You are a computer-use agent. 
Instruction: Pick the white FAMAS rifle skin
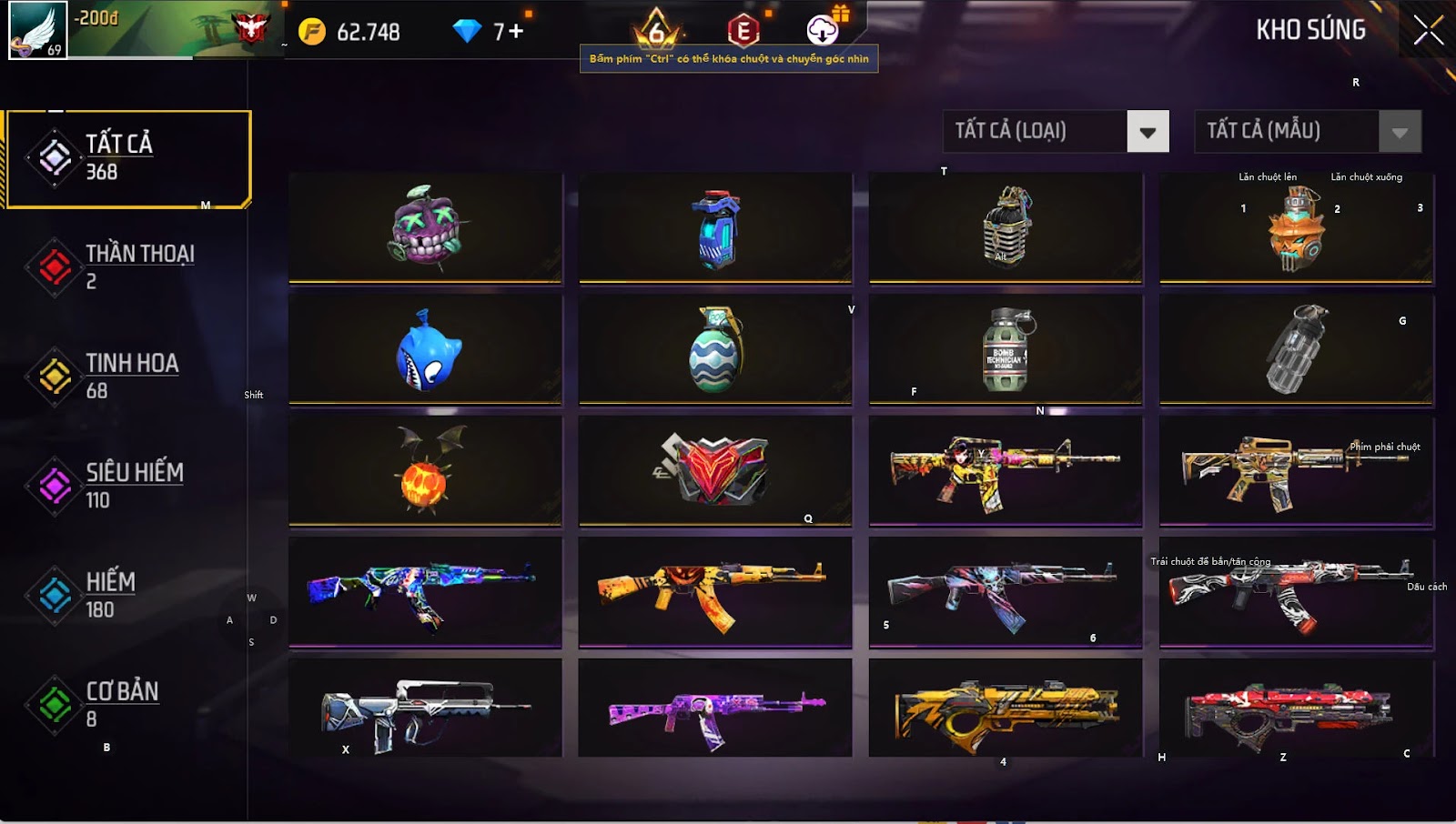(425, 709)
